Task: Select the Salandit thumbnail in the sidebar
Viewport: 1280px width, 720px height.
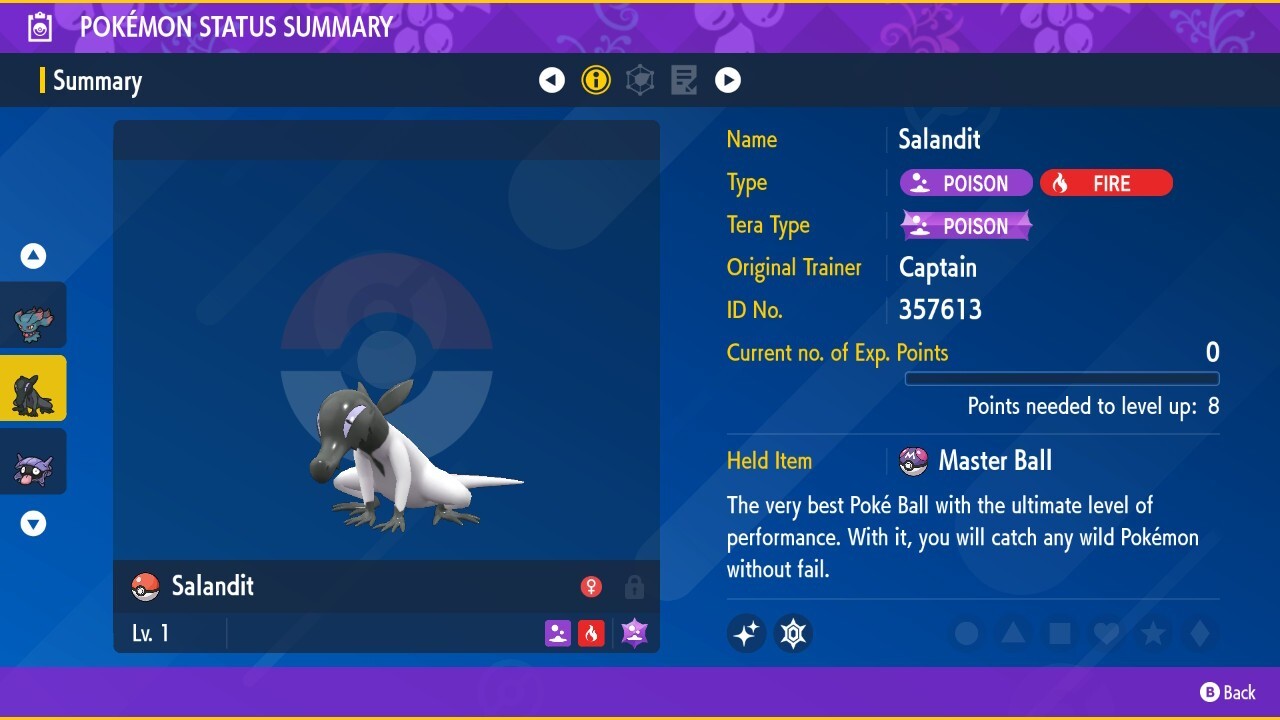Action: [33, 387]
